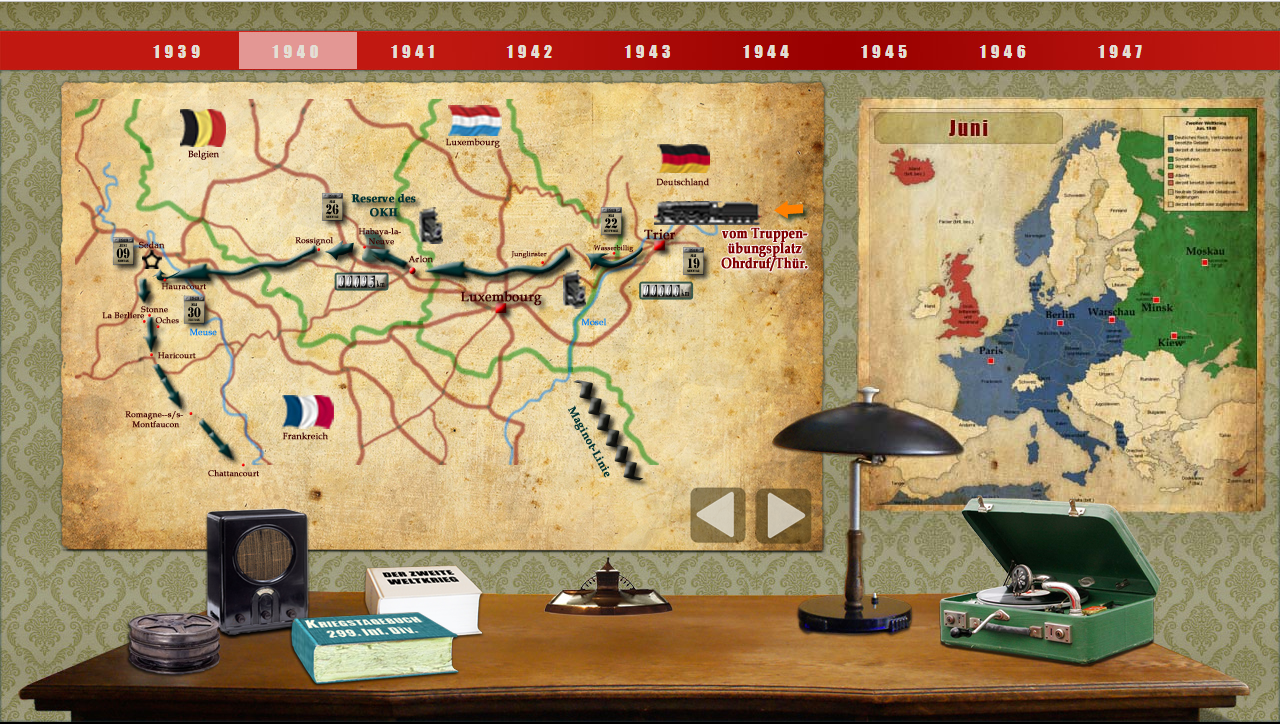Click the camera icon near Arlon
The image size is (1280, 724).
click(431, 226)
